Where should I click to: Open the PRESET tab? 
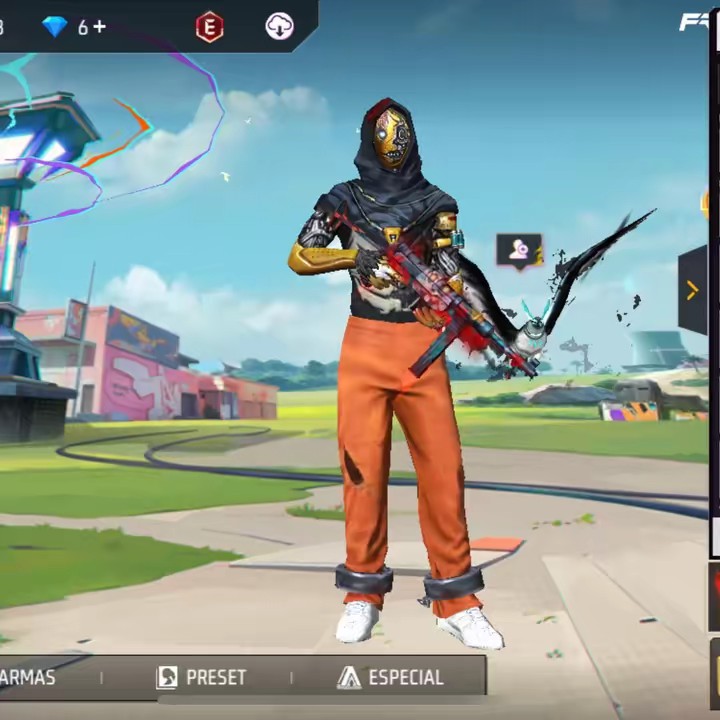pyautogui.click(x=202, y=677)
